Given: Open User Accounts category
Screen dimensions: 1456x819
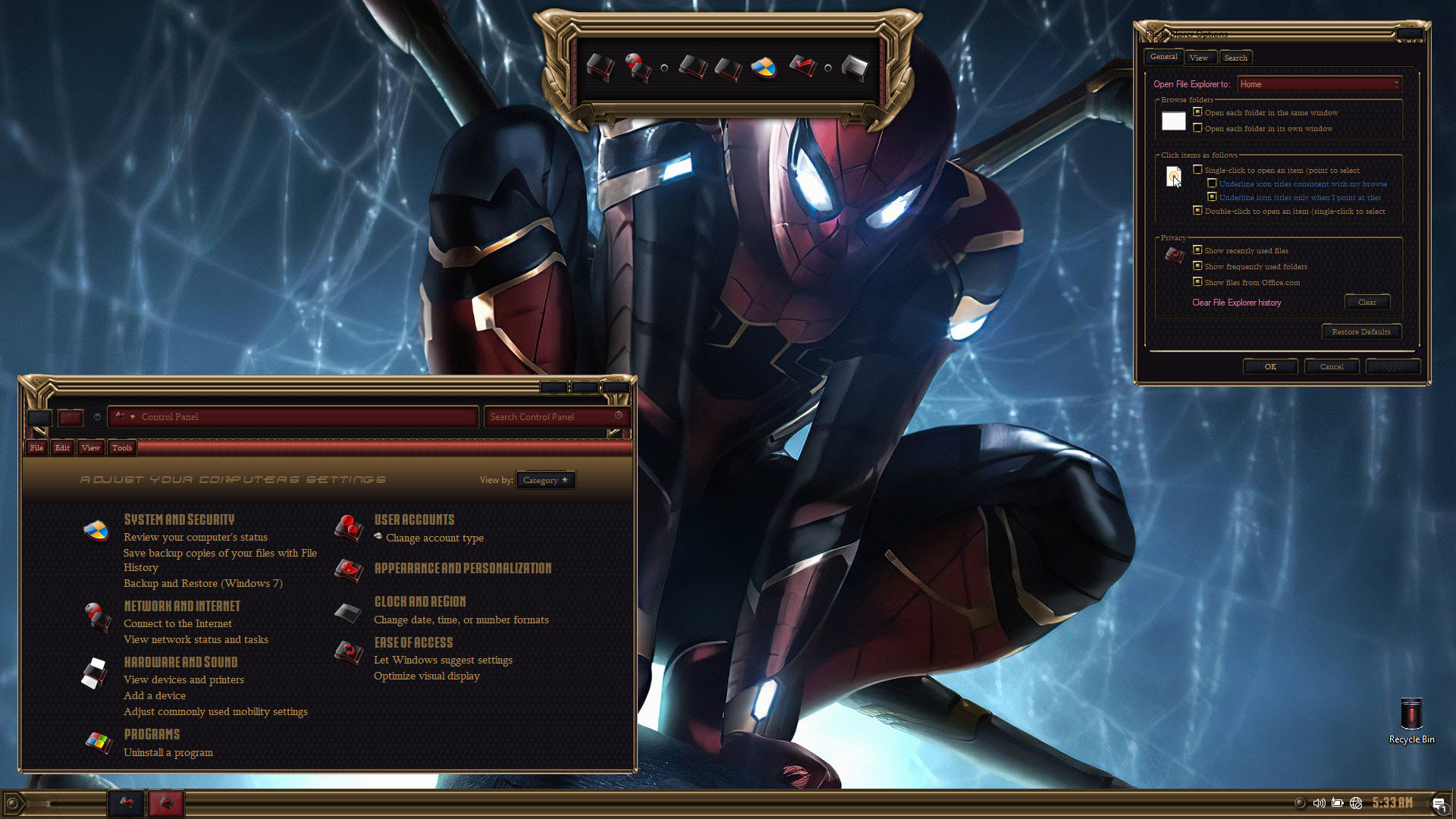Looking at the screenshot, I should [414, 519].
